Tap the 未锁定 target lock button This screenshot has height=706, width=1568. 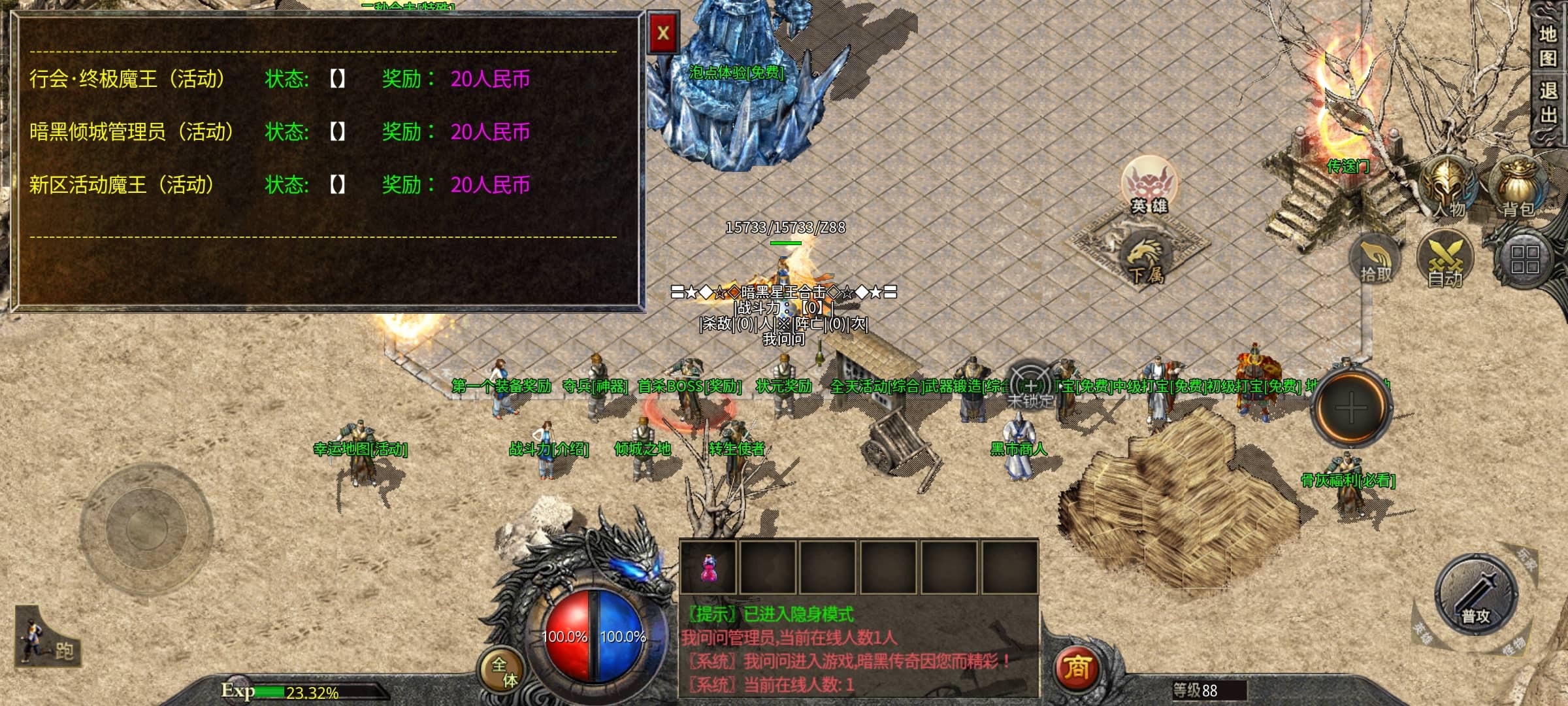click(x=1030, y=387)
